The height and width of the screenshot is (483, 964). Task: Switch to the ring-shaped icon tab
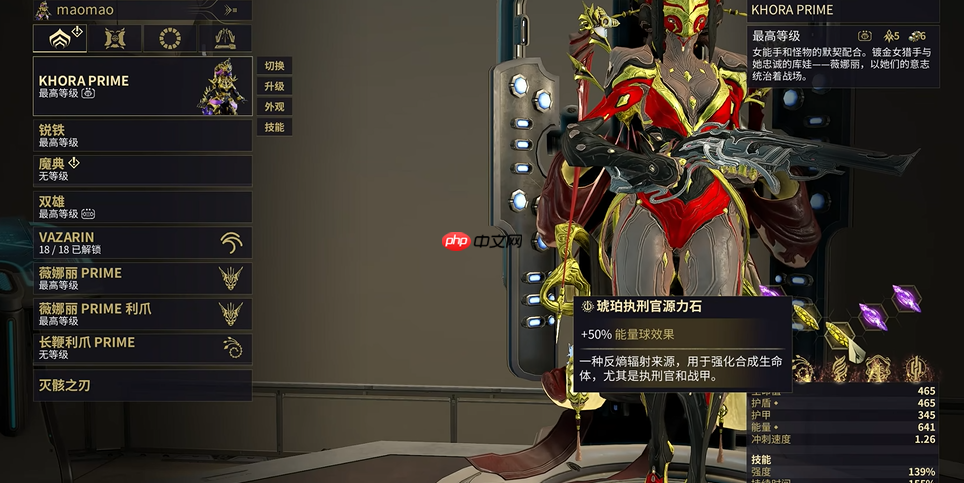[x=169, y=39]
